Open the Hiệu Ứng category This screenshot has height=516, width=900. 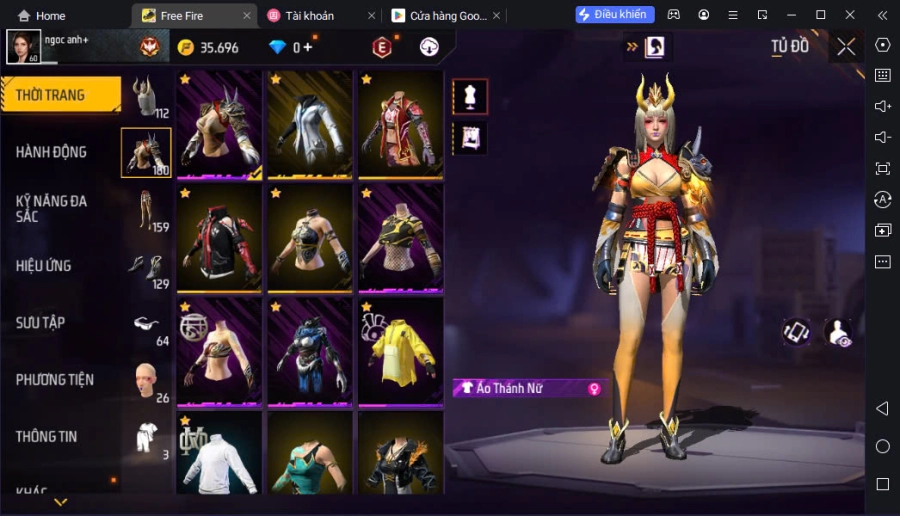44,265
